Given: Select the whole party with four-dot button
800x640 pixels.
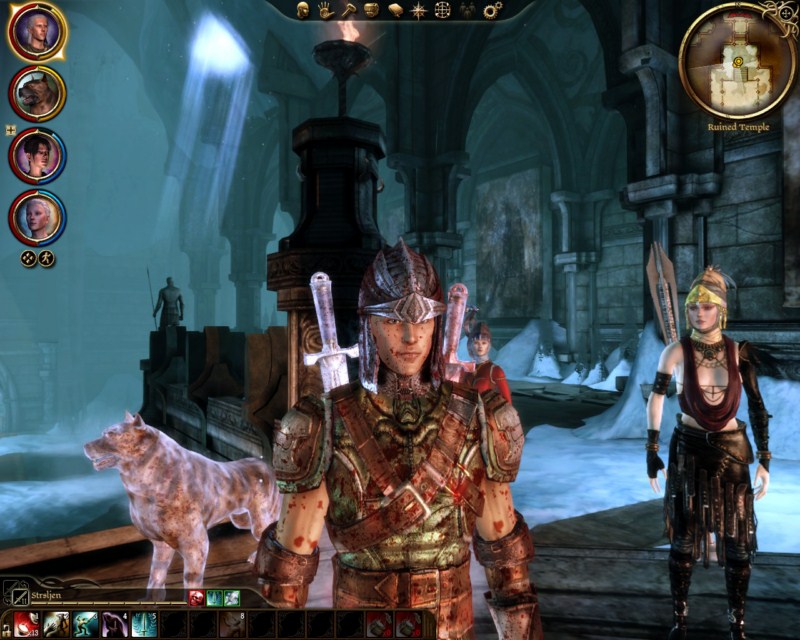Looking at the screenshot, I should pos(29,258).
